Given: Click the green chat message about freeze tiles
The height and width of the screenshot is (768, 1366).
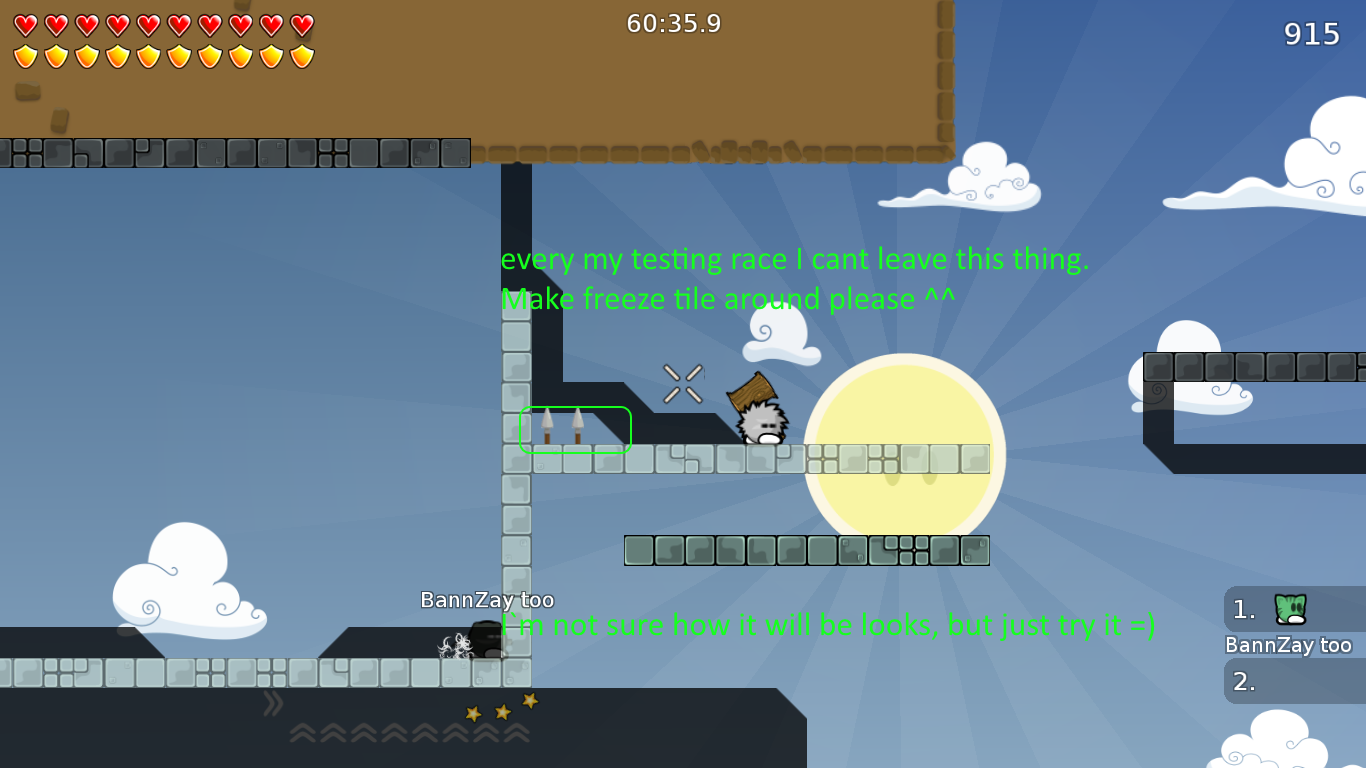Looking at the screenshot, I should 730,299.
